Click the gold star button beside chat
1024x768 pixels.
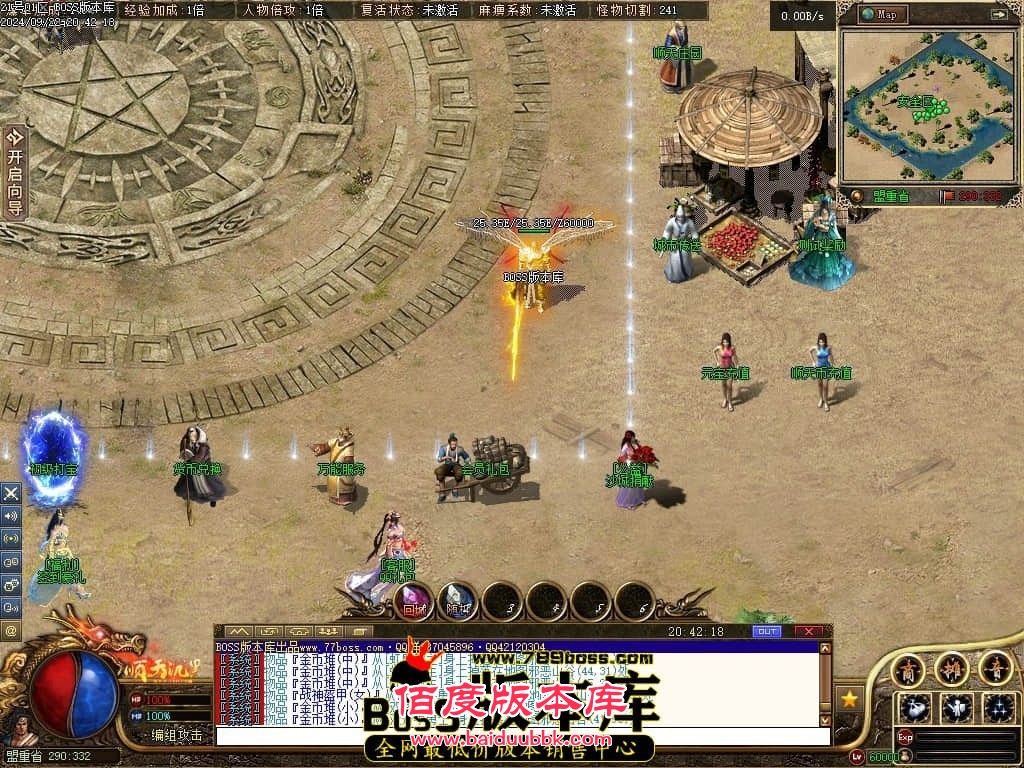click(x=849, y=699)
